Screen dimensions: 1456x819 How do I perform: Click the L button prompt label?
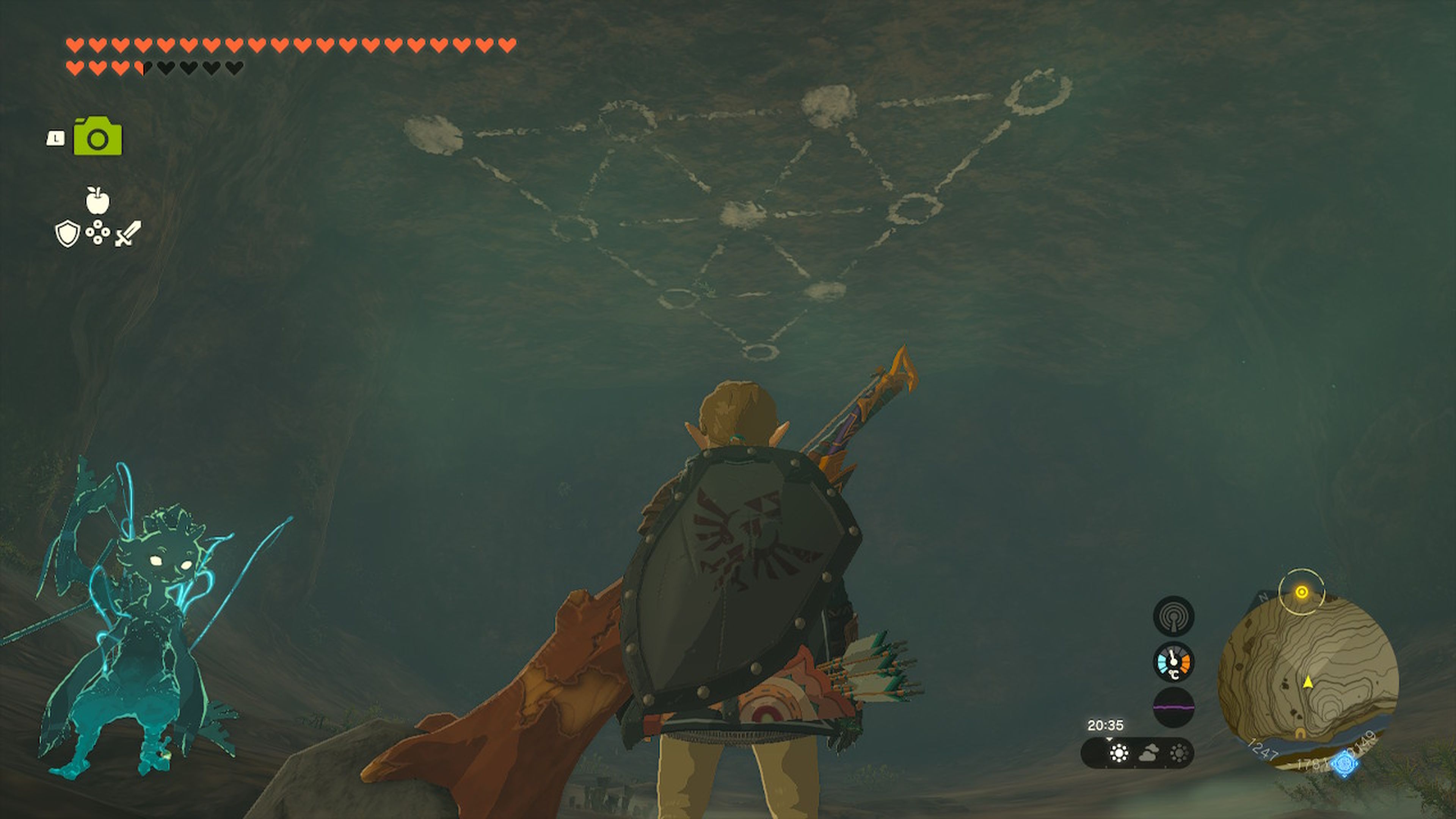point(56,137)
